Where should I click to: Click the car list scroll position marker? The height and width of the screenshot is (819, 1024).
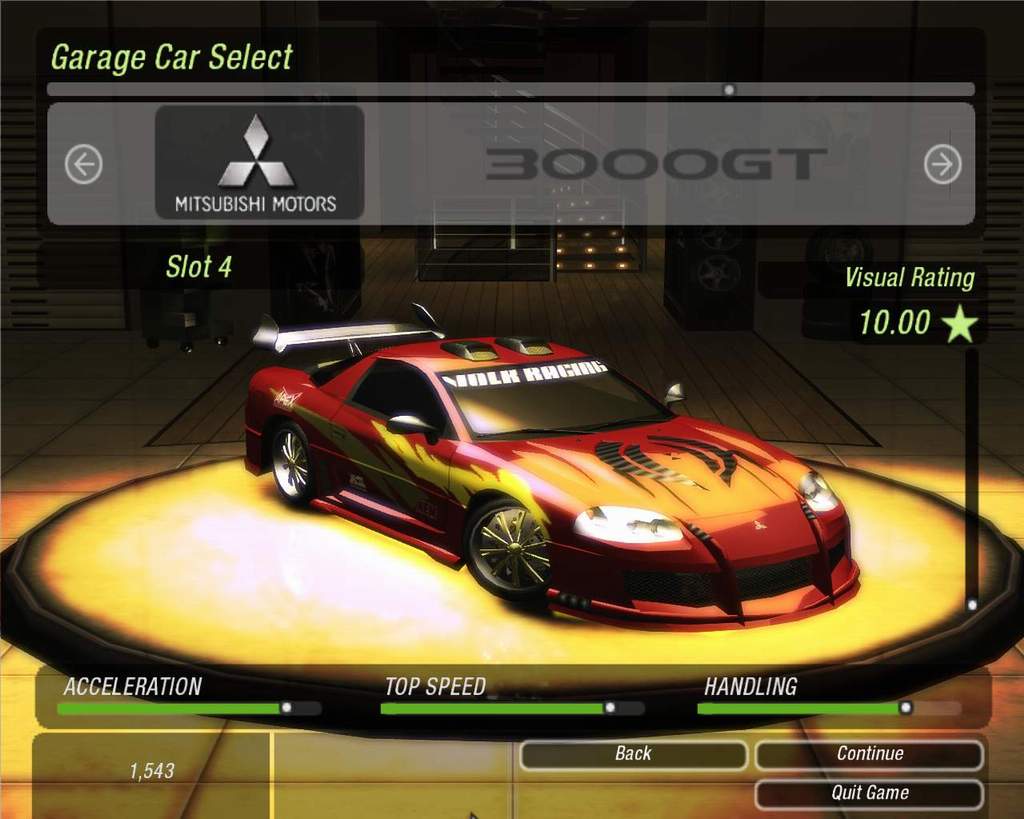(729, 89)
